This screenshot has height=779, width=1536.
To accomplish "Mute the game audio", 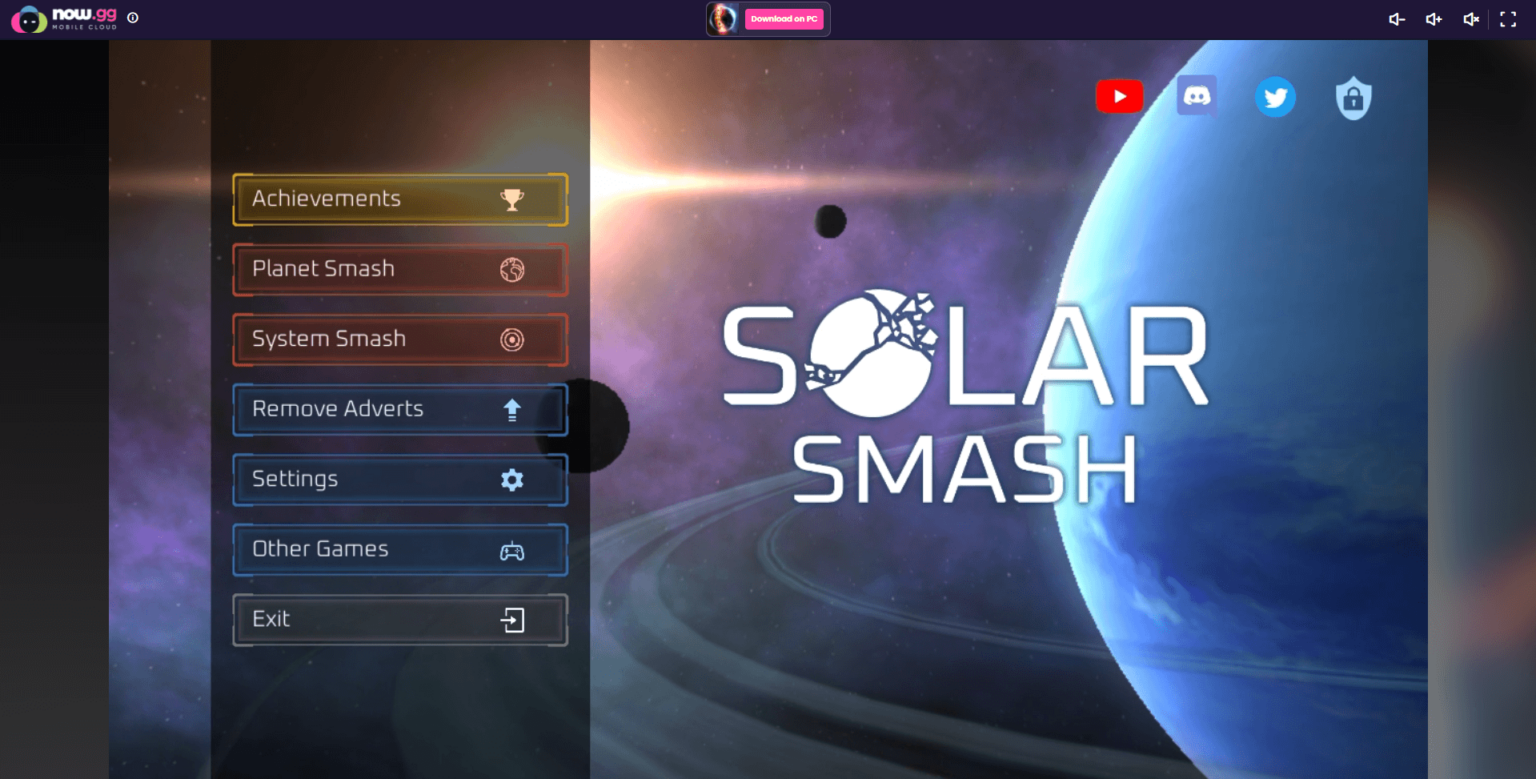I will tap(1471, 18).
